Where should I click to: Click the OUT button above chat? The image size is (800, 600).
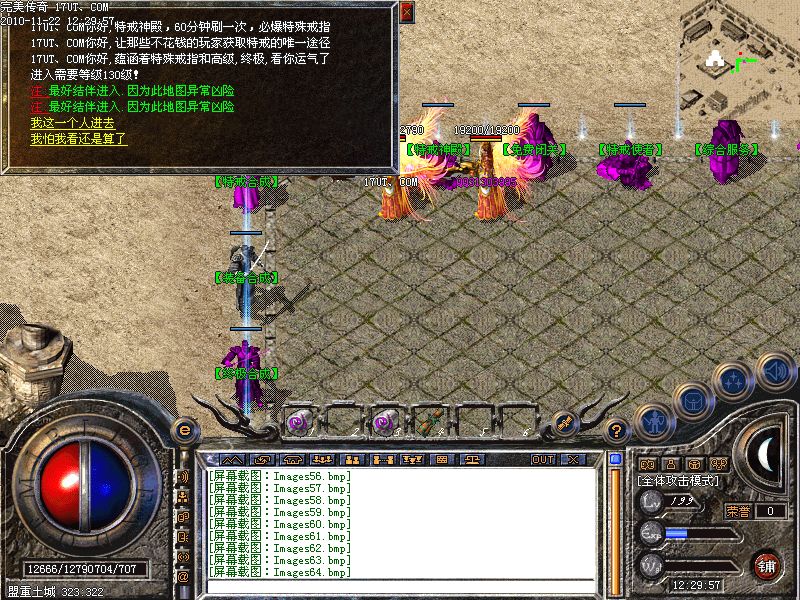[x=542, y=459]
